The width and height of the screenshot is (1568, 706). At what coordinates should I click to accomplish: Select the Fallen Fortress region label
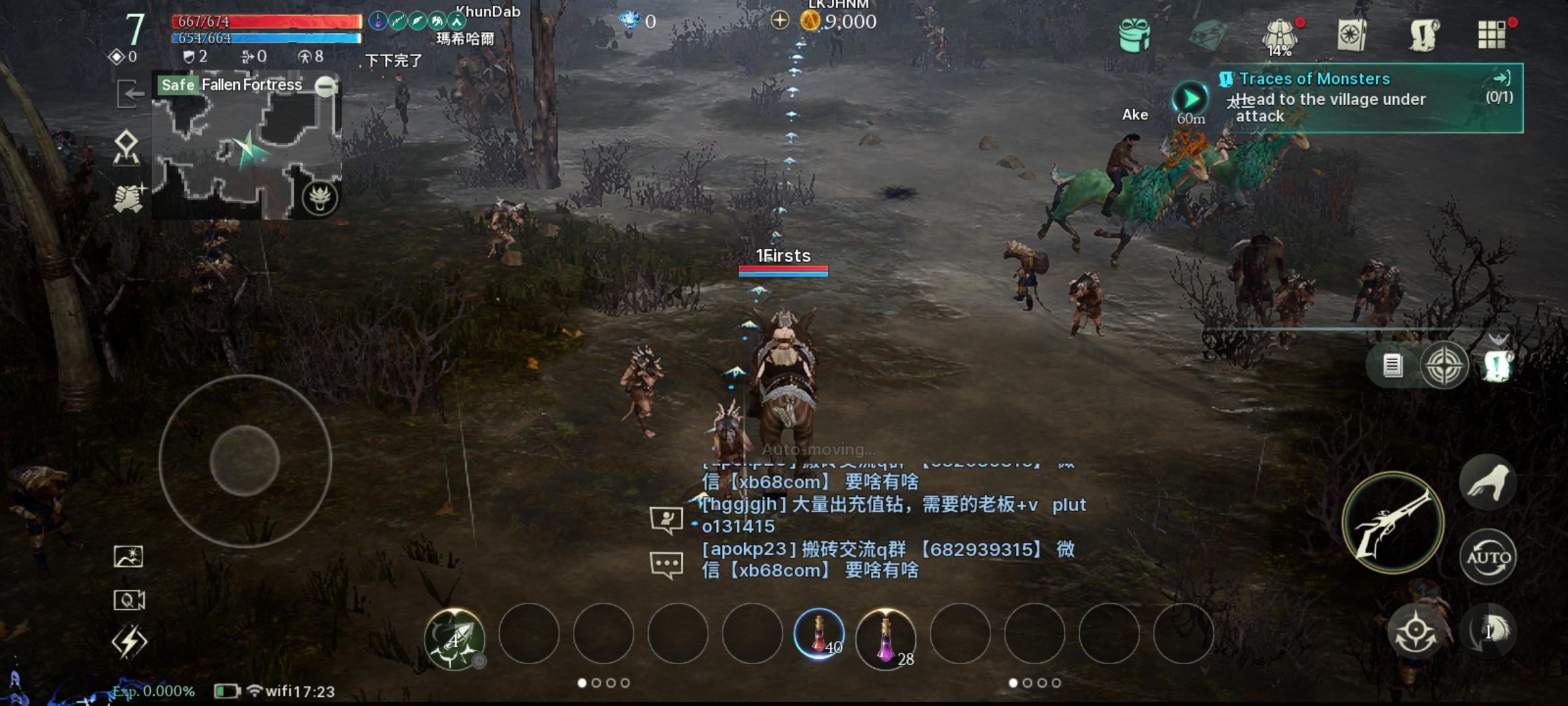(251, 84)
